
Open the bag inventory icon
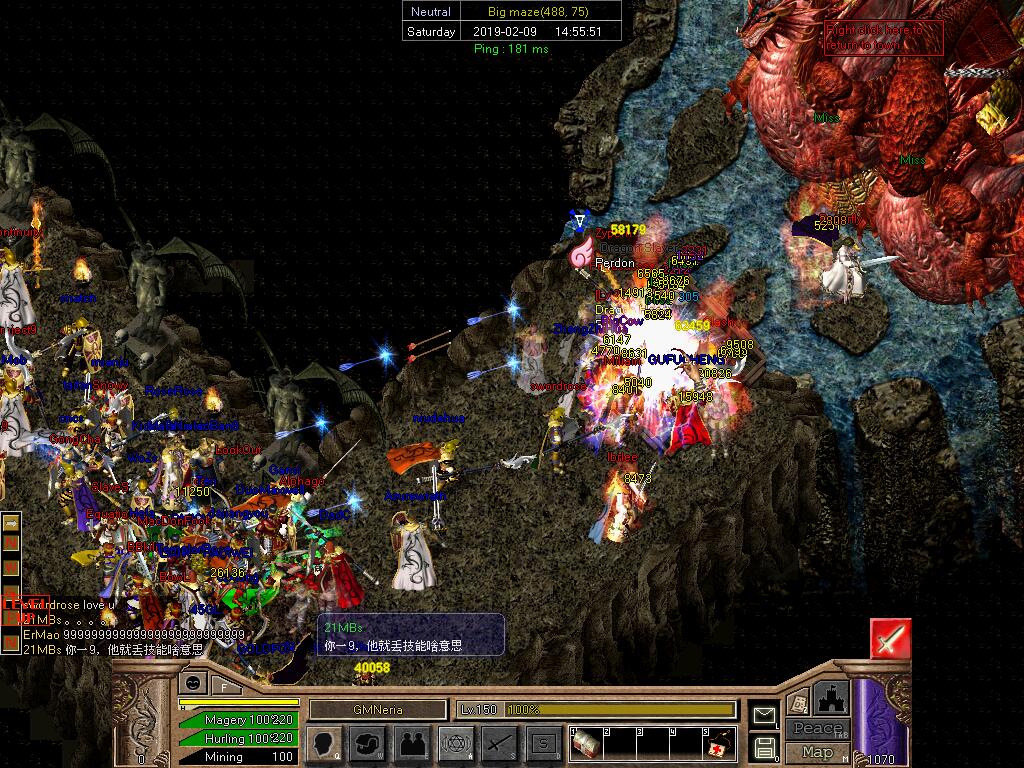click(369, 743)
